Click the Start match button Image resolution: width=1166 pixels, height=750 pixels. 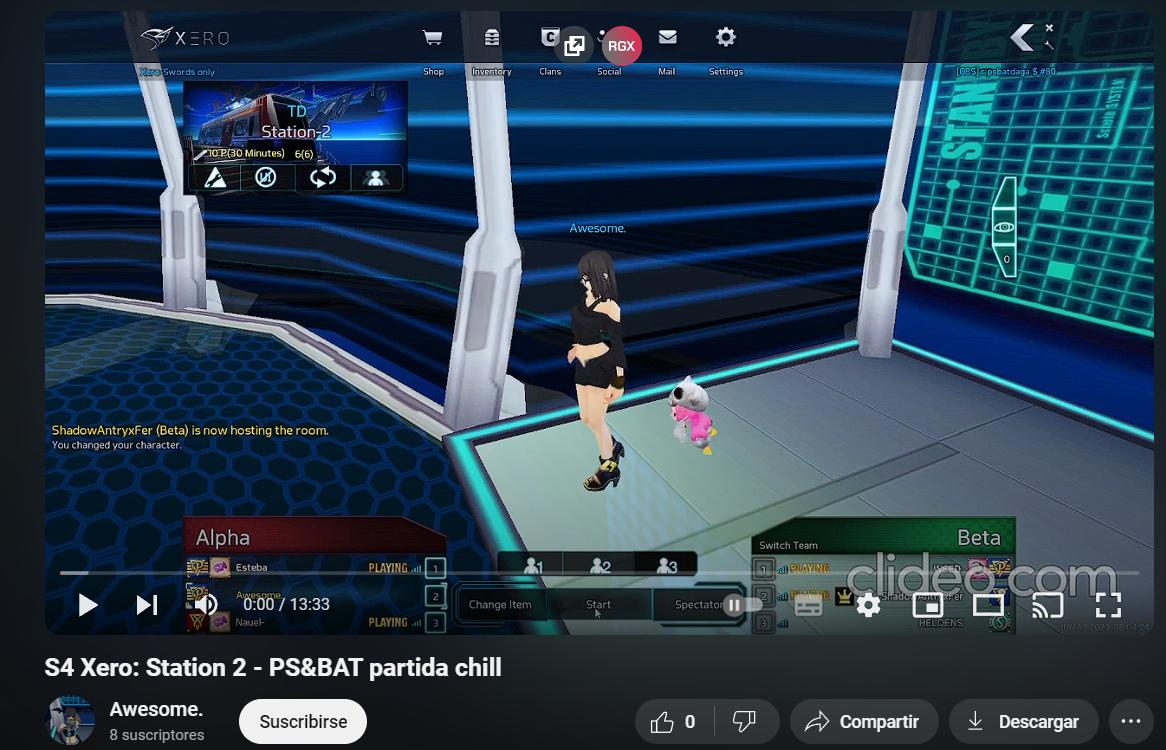[598, 604]
